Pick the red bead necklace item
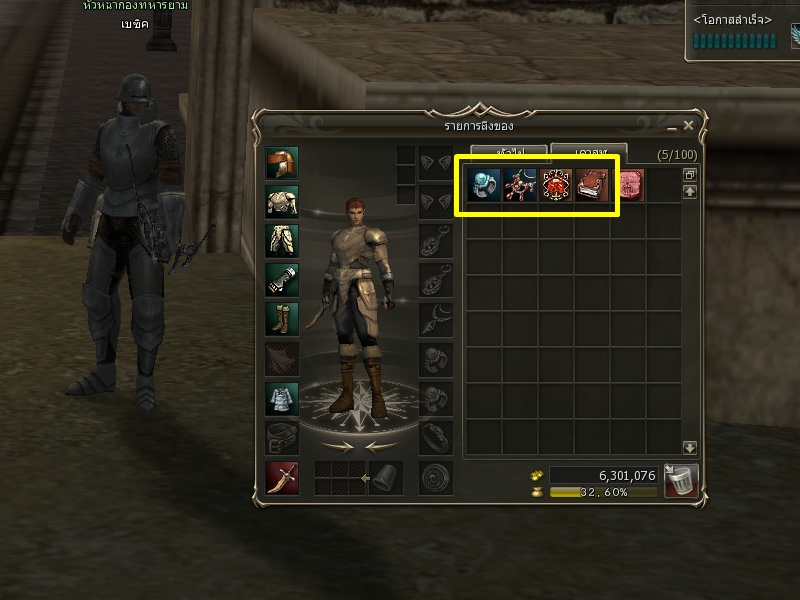This screenshot has height=600, width=800. click(x=520, y=185)
